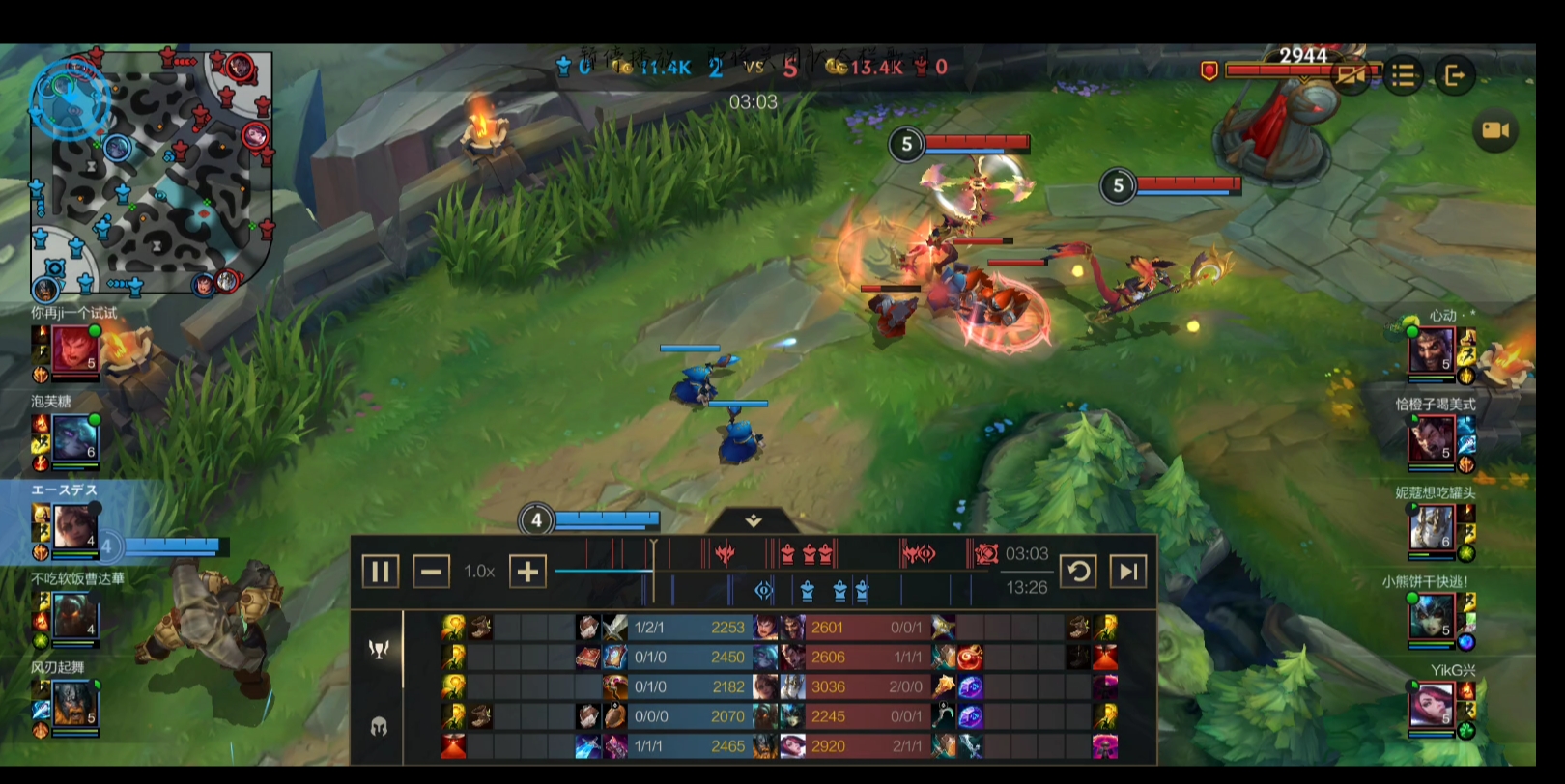Viewport: 1565px width, 784px height.
Task: Switch to the trophy scoreboard tab
Action: point(379,649)
